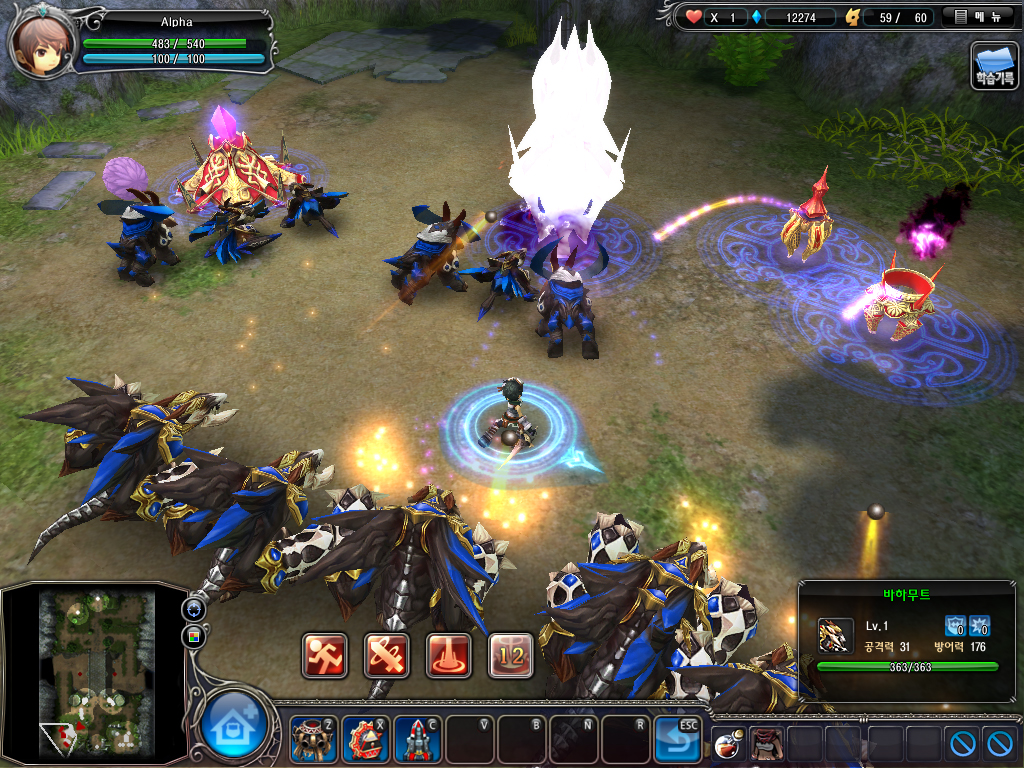Screen dimensions: 1024x768
Task: Click the Alpha character portrait
Action: 39,42
